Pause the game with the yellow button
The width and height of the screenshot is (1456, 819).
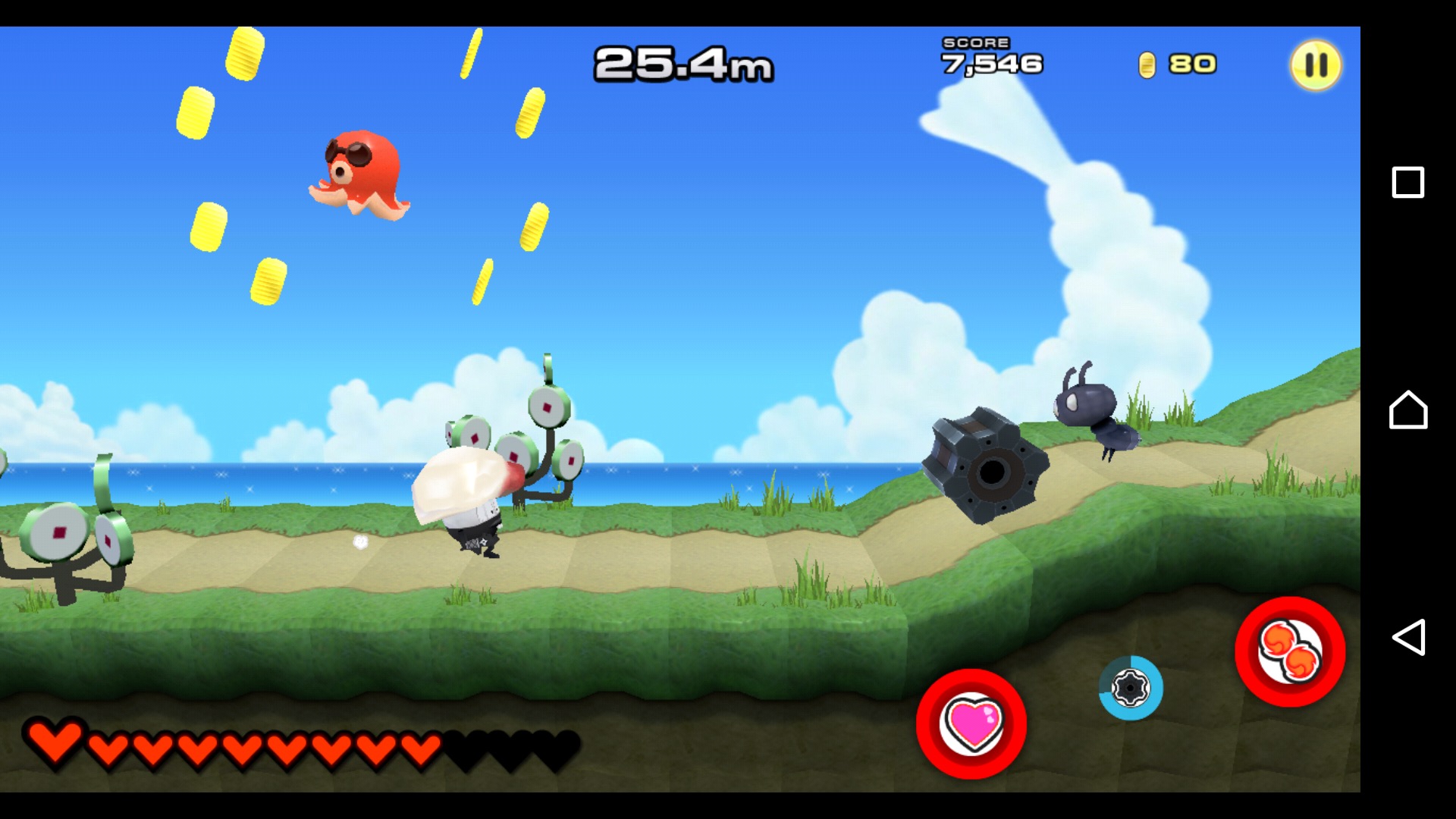tap(1316, 65)
